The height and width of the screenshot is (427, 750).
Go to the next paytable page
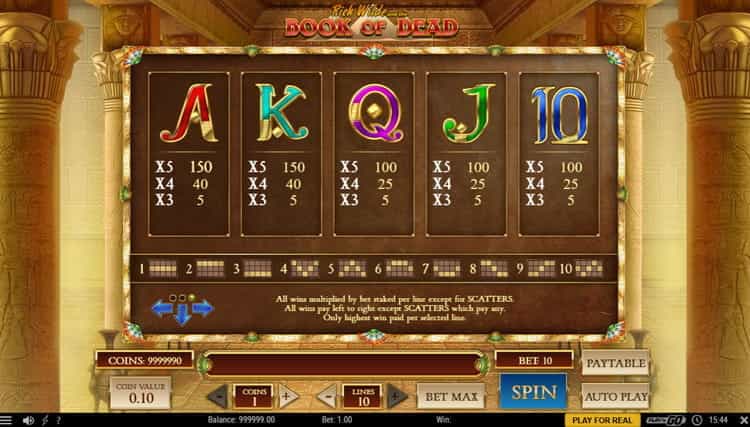203,309
